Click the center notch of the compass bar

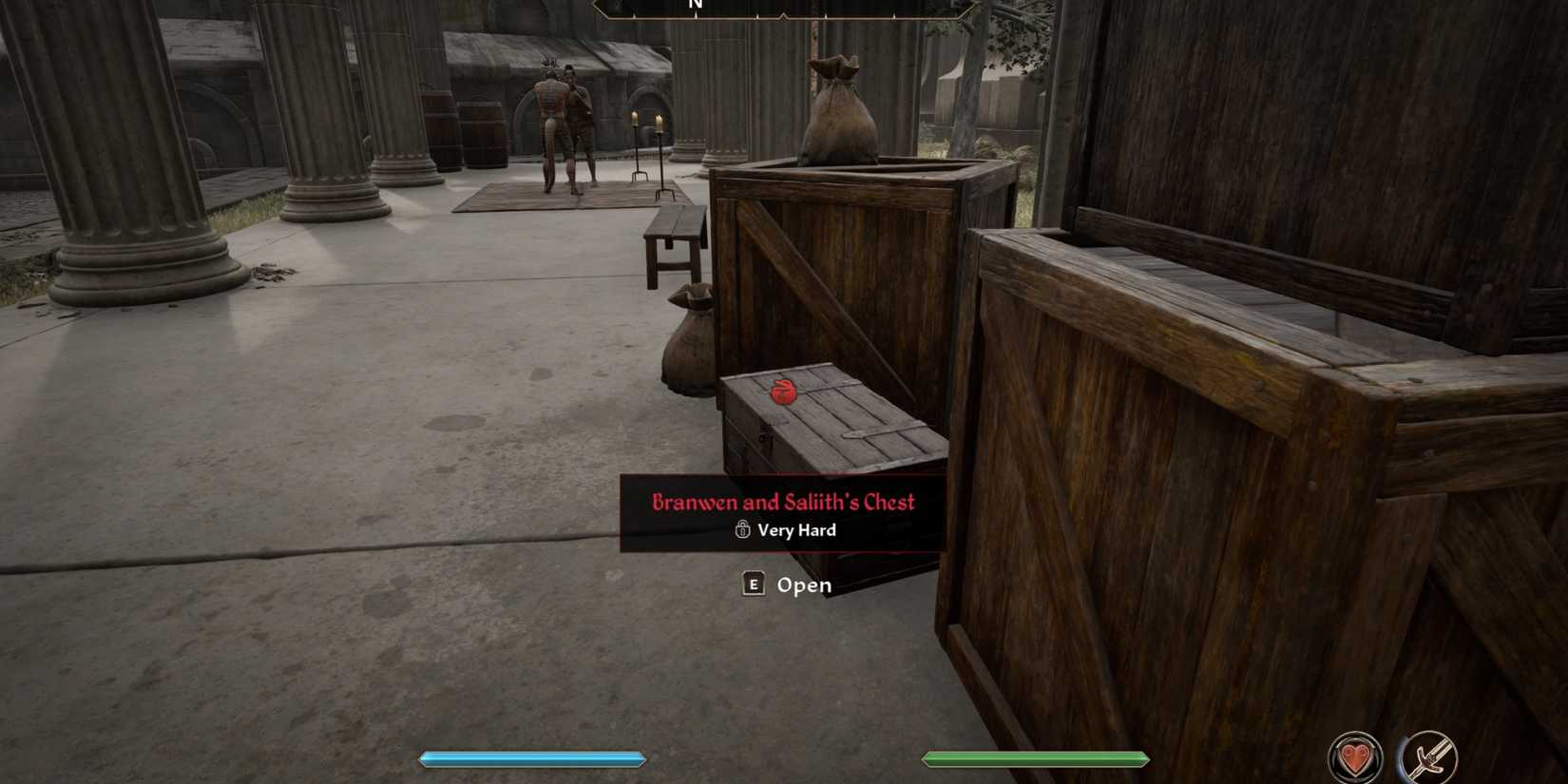coord(785,13)
